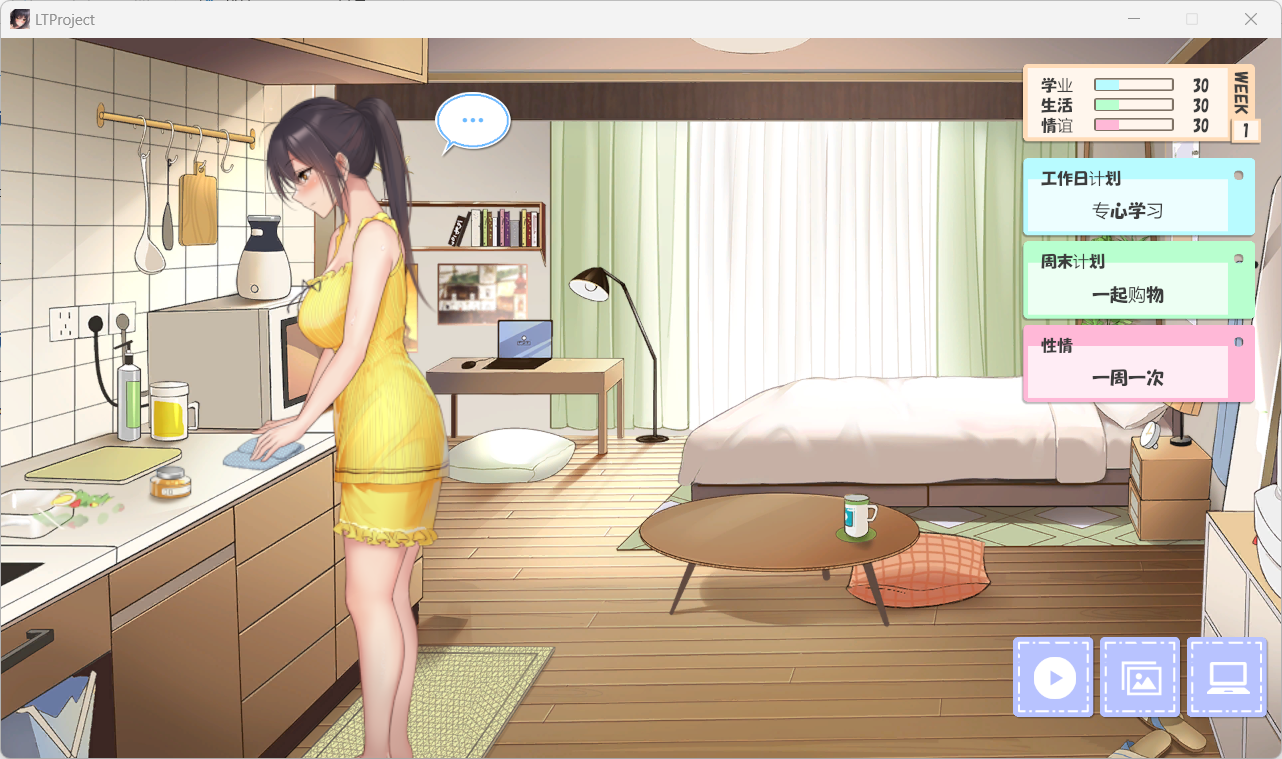Screen dimensions: 1282x759
Task: Click the laptop on the desk
Action: point(523,341)
